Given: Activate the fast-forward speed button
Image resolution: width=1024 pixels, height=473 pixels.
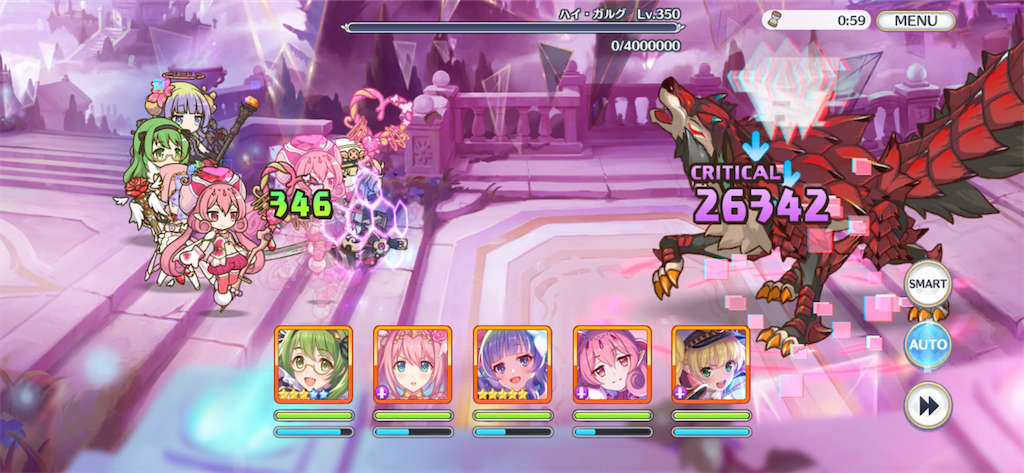Looking at the screenshot, I should tap(927, 405).
